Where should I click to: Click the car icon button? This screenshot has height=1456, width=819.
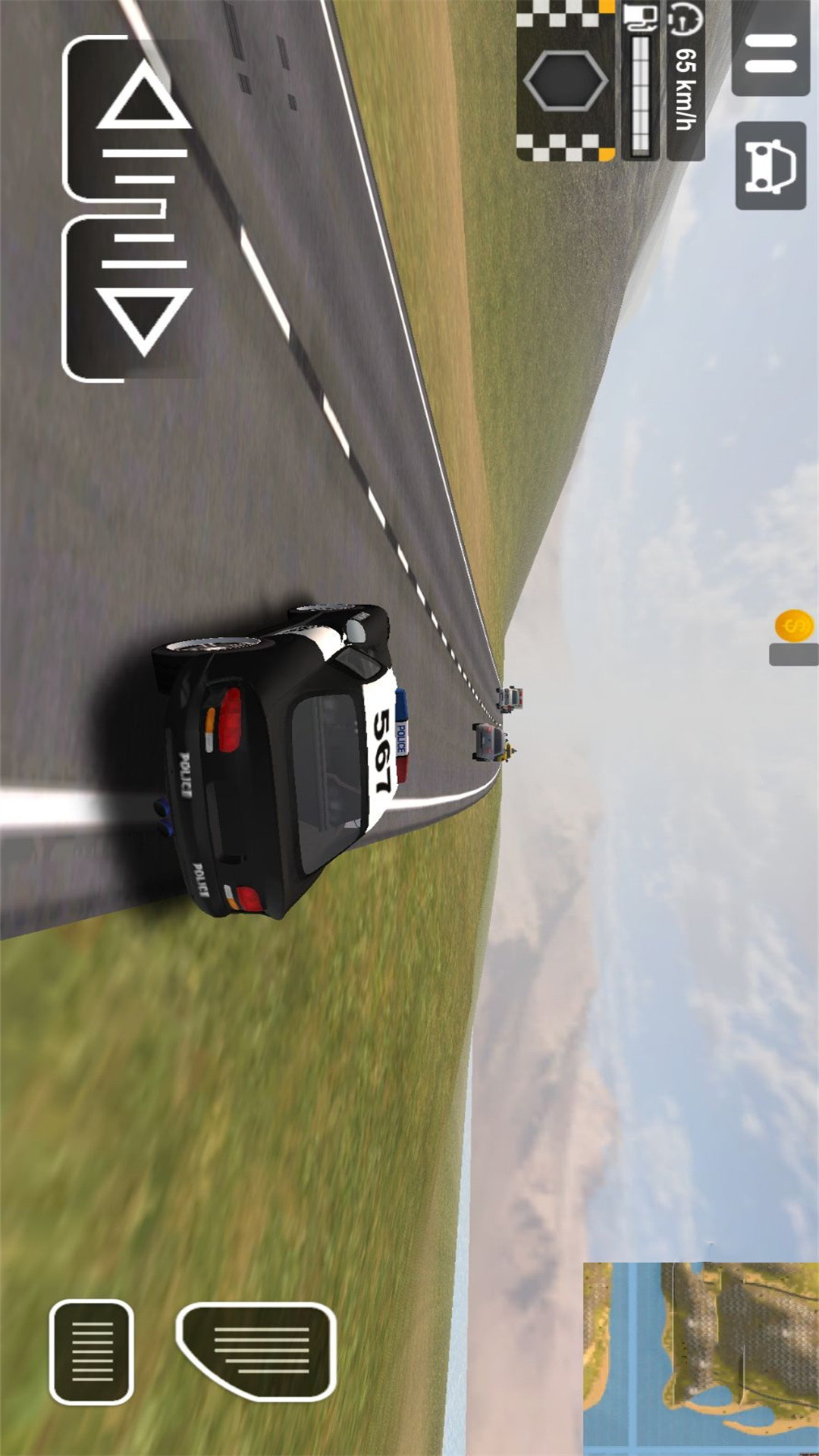pos(770,165)
